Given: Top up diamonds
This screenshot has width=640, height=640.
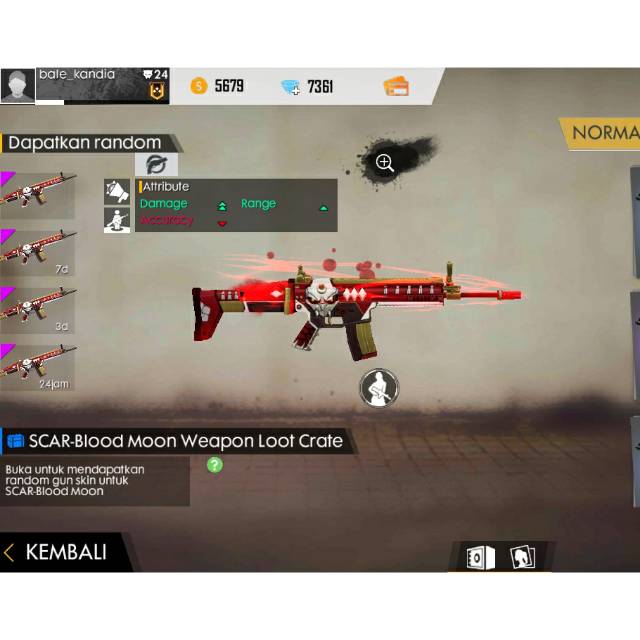Looking at the screenshot, I should (x=291, y=87).
